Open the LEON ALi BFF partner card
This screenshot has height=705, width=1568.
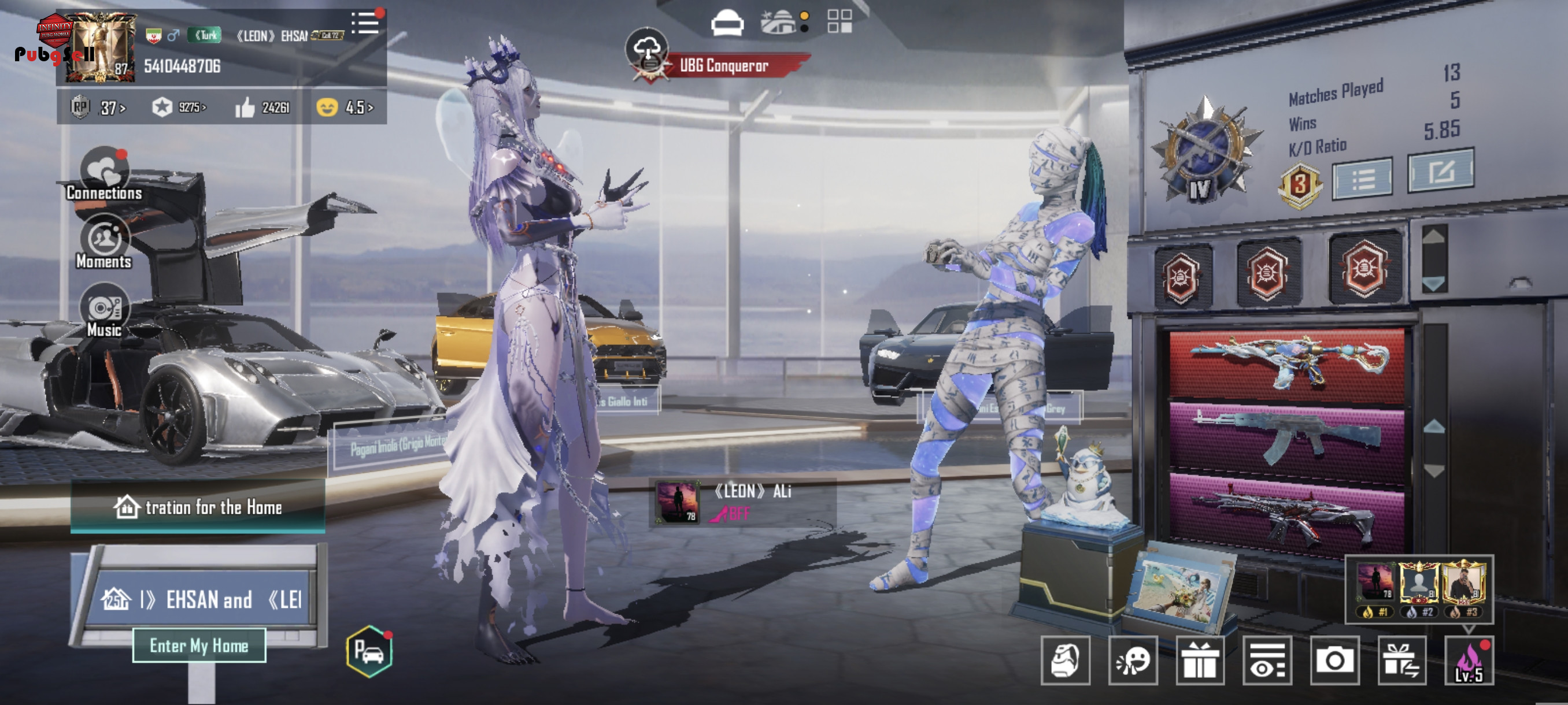[742, 502]
